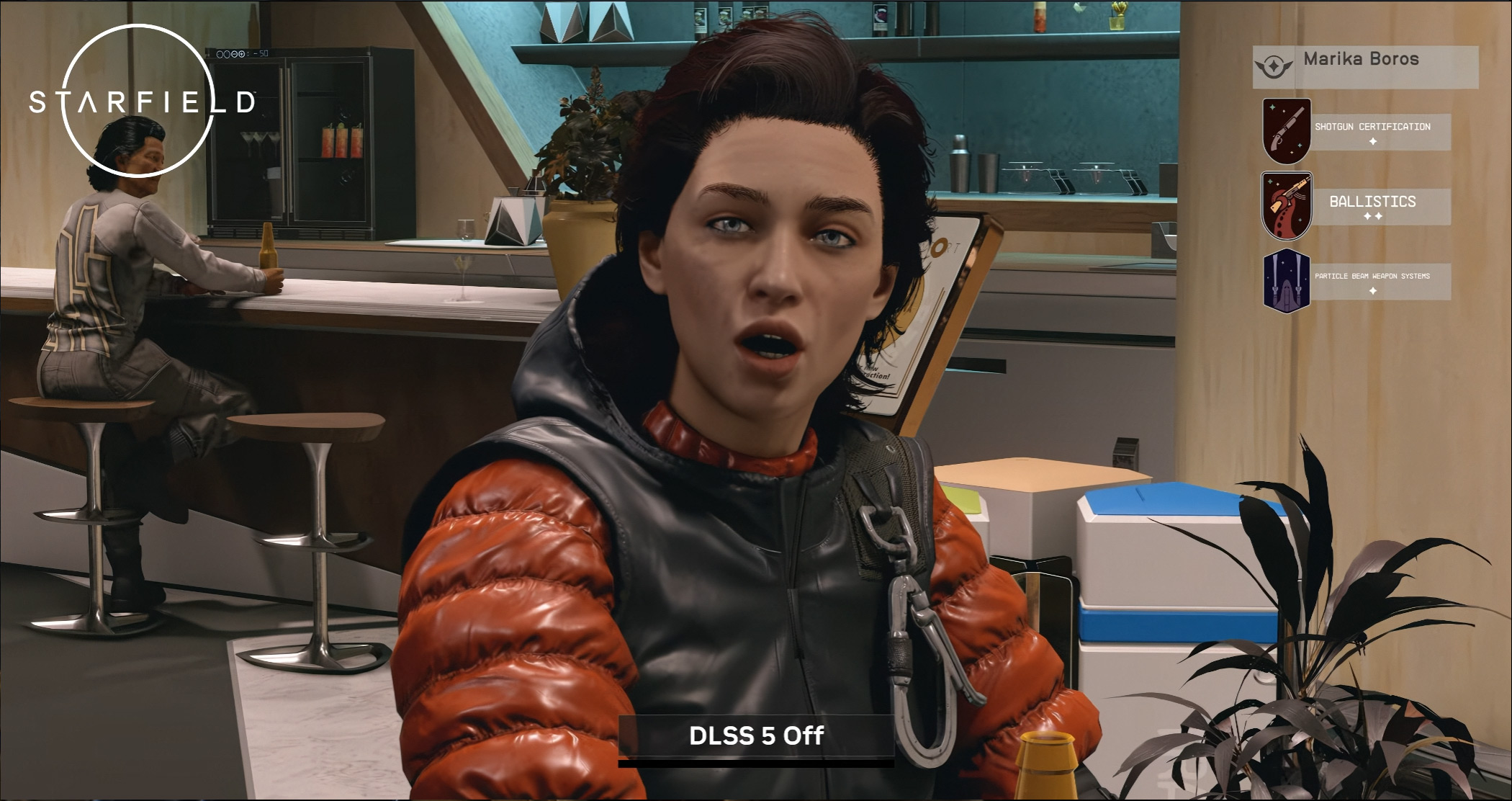Select the Particle Beam Weapon Systems badge
Image resolution: width=1512 pixels, height=801 pixels.
pyautogui.click(x=1287, y=281)
